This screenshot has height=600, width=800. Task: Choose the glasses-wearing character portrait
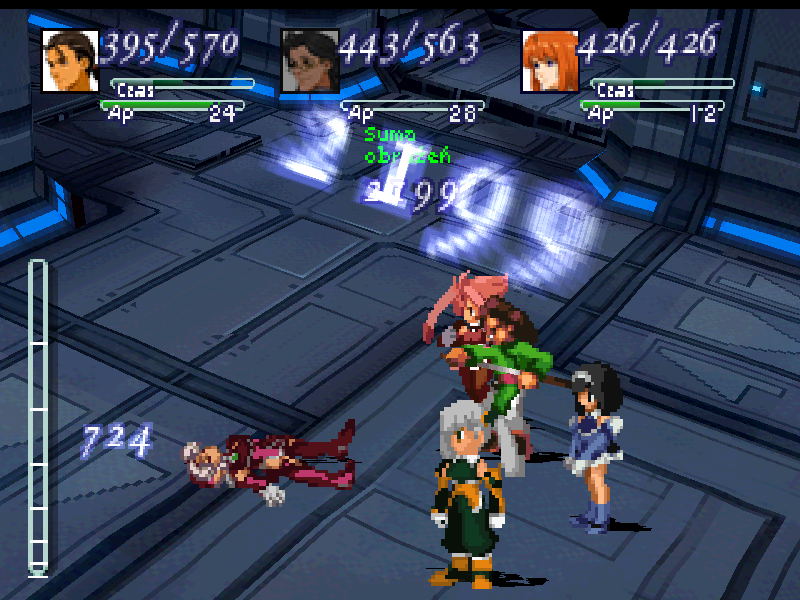pyautogui.click(x=309, y=61)
